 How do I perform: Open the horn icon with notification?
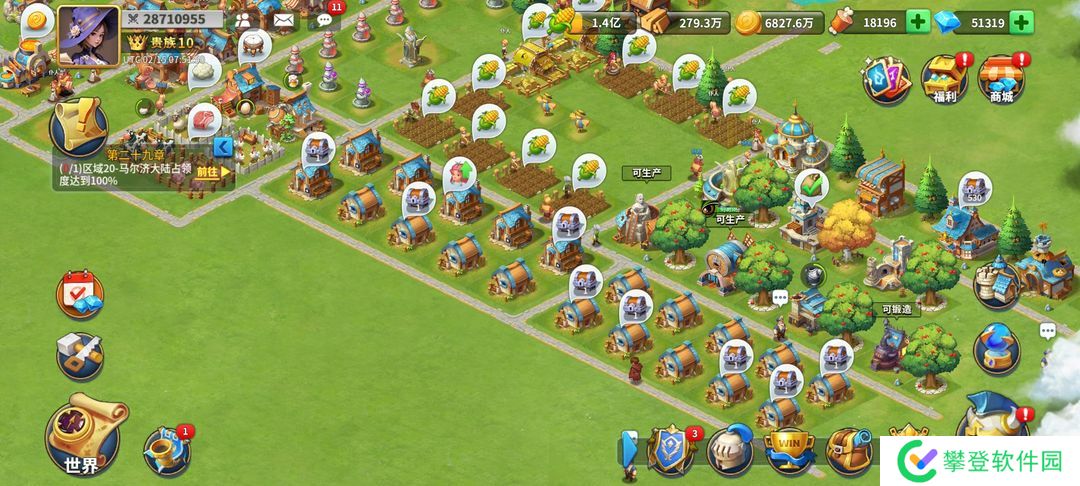click(165, 452)
